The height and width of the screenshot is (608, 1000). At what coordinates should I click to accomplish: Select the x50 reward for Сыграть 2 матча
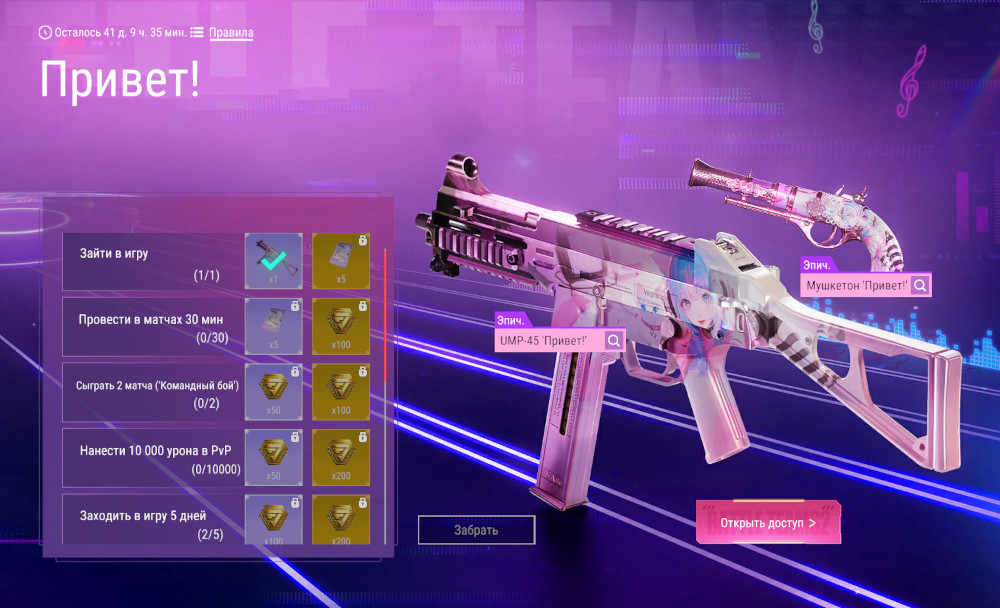pos(274,391)
